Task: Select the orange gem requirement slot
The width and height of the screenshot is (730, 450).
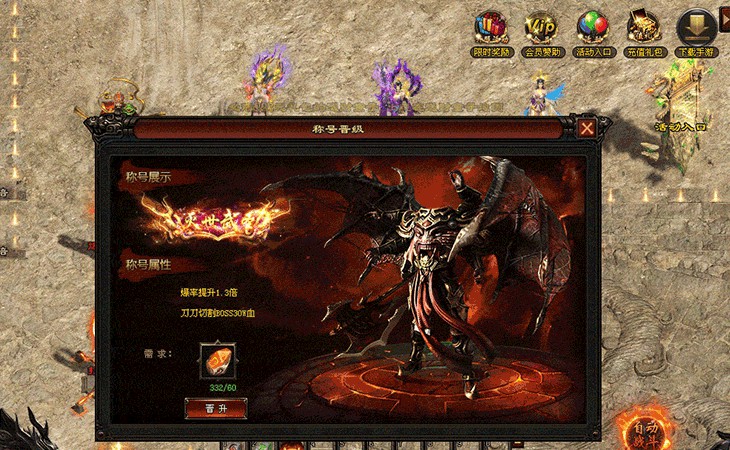Action: click(217, 361)
